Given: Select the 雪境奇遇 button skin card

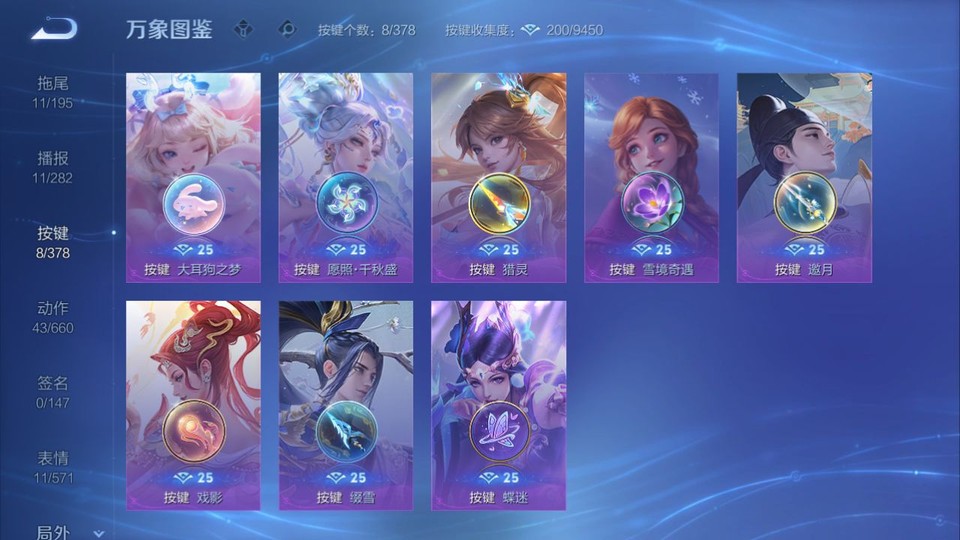Looking at the screenshot, I should [651, 178].
